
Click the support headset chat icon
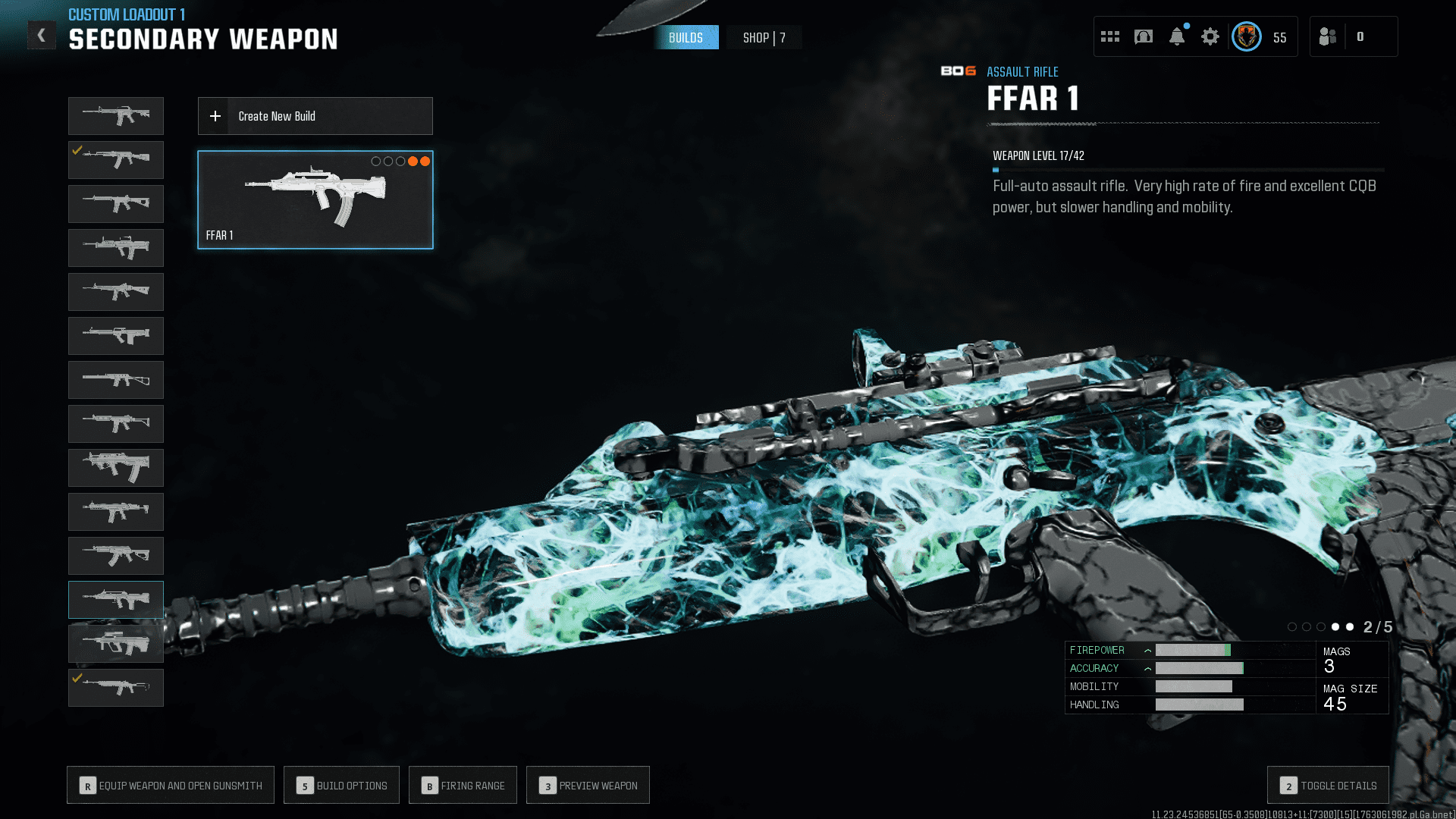[x=1142, y=36]
